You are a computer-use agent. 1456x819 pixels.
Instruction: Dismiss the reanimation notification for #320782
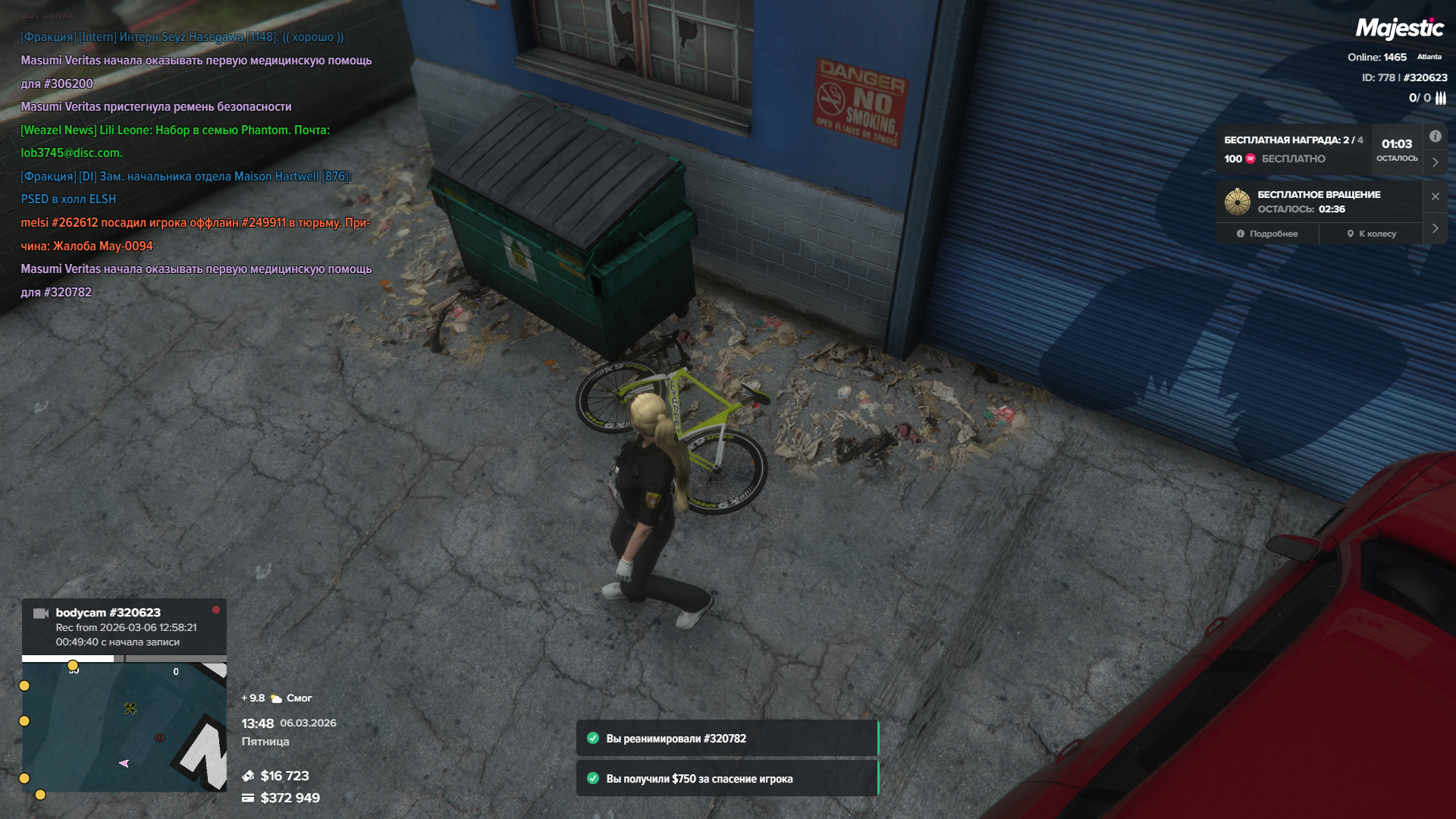tap(726, 739)
